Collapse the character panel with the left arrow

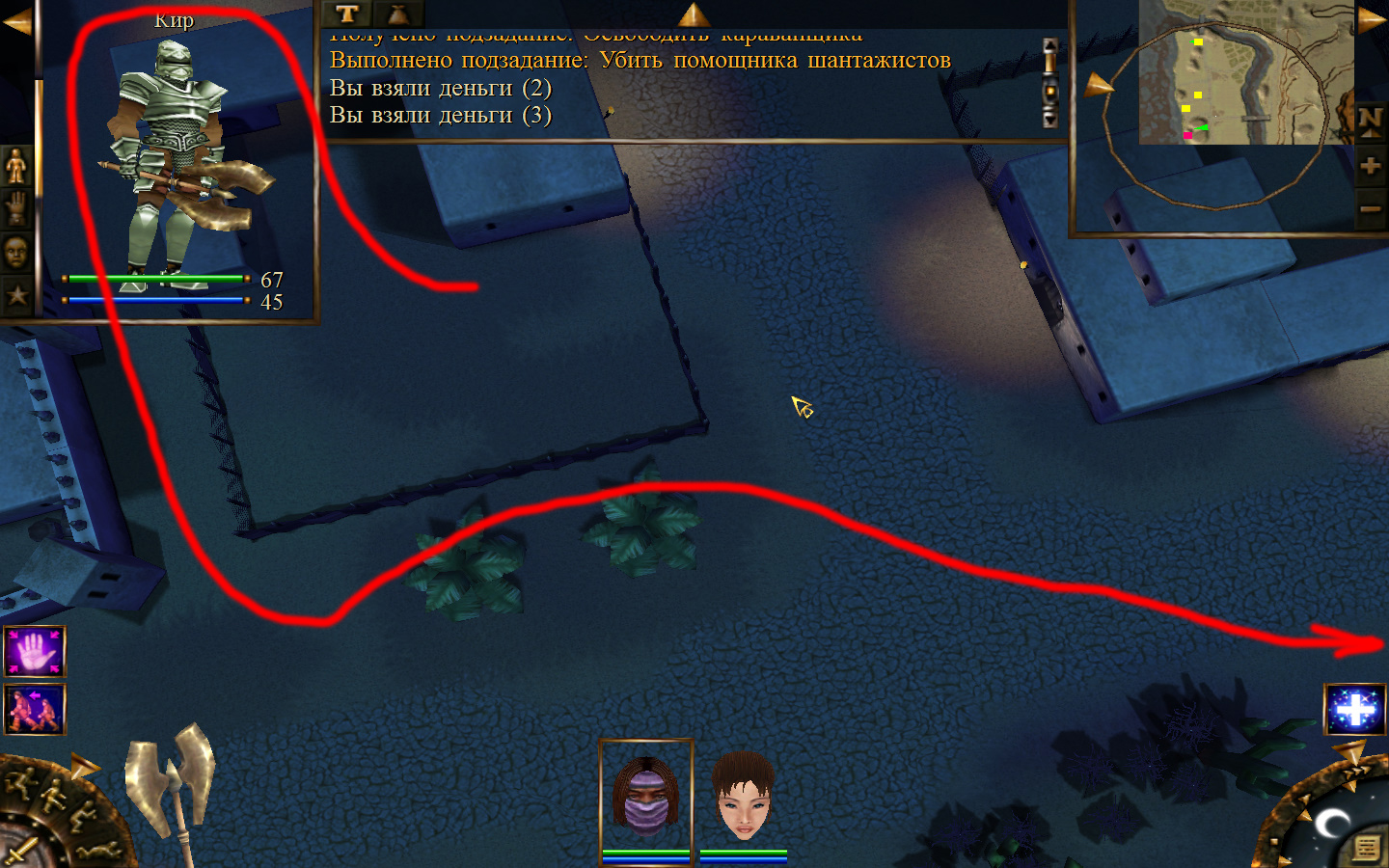16,21
